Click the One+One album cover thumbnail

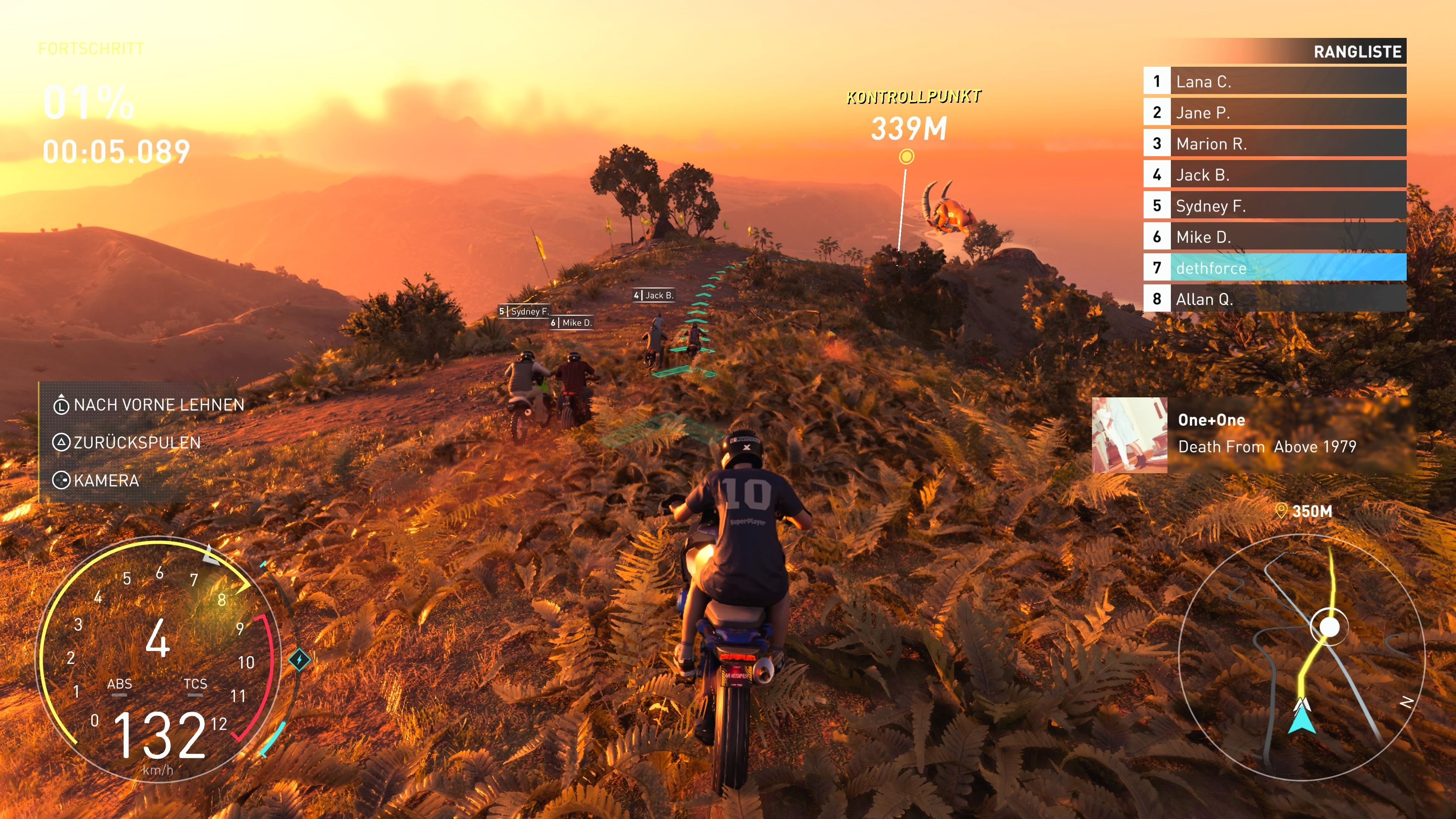tap(1129, 435)
